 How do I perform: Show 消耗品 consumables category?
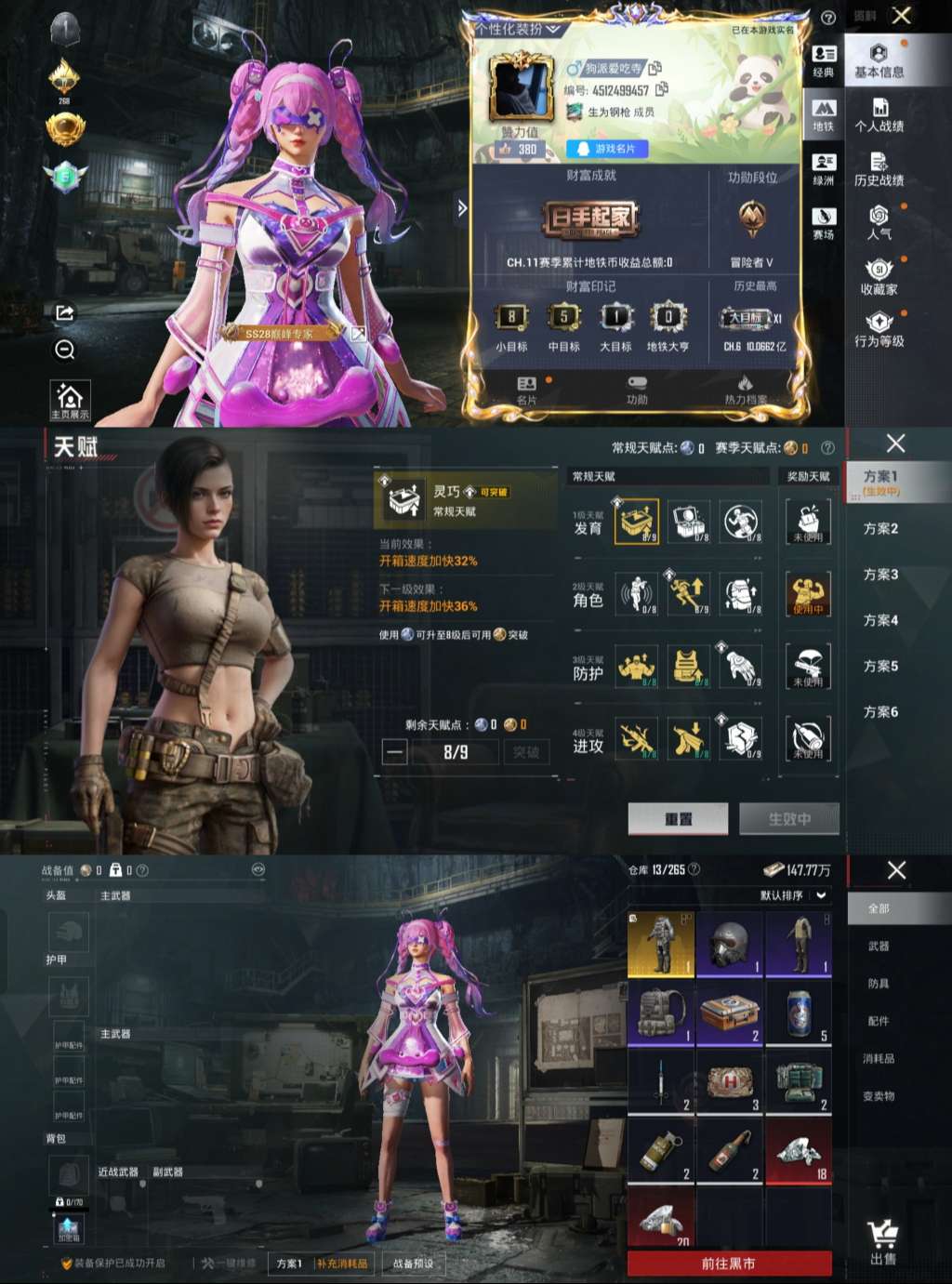[x=879, y=1058]
